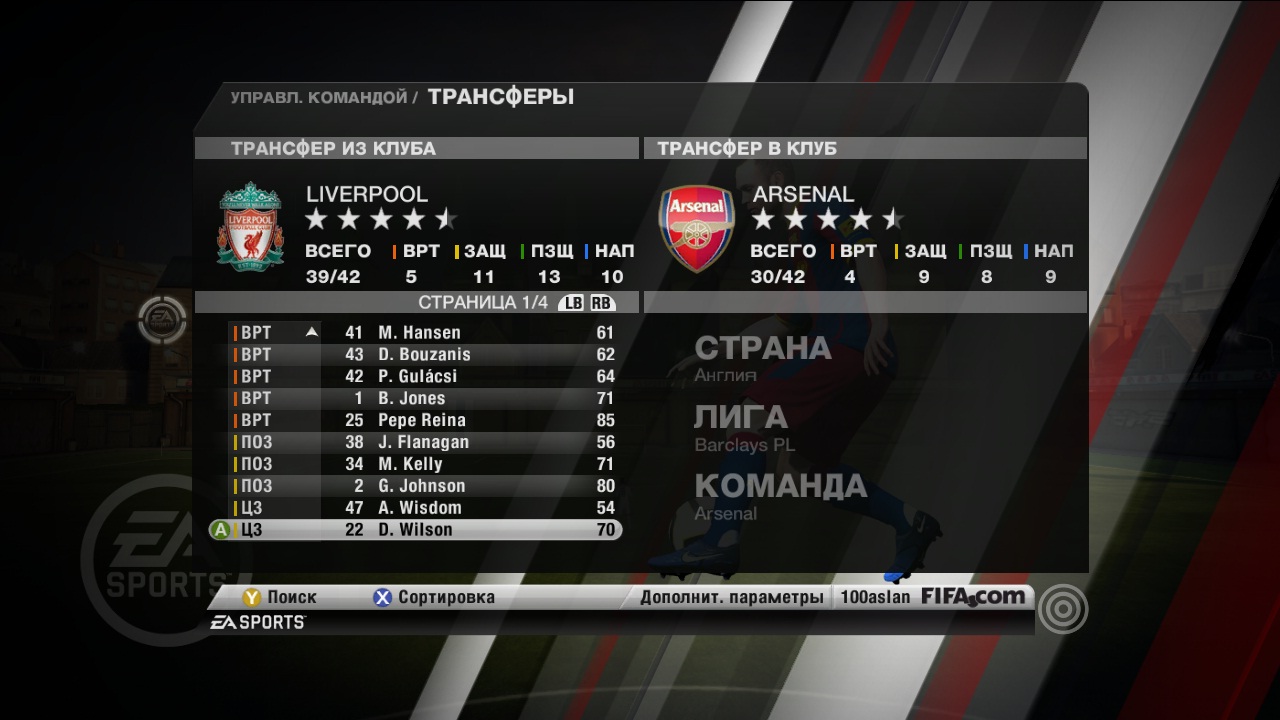Click the Arsenal club crest
Screen dimensions: 1280x720
coord(696,228)
